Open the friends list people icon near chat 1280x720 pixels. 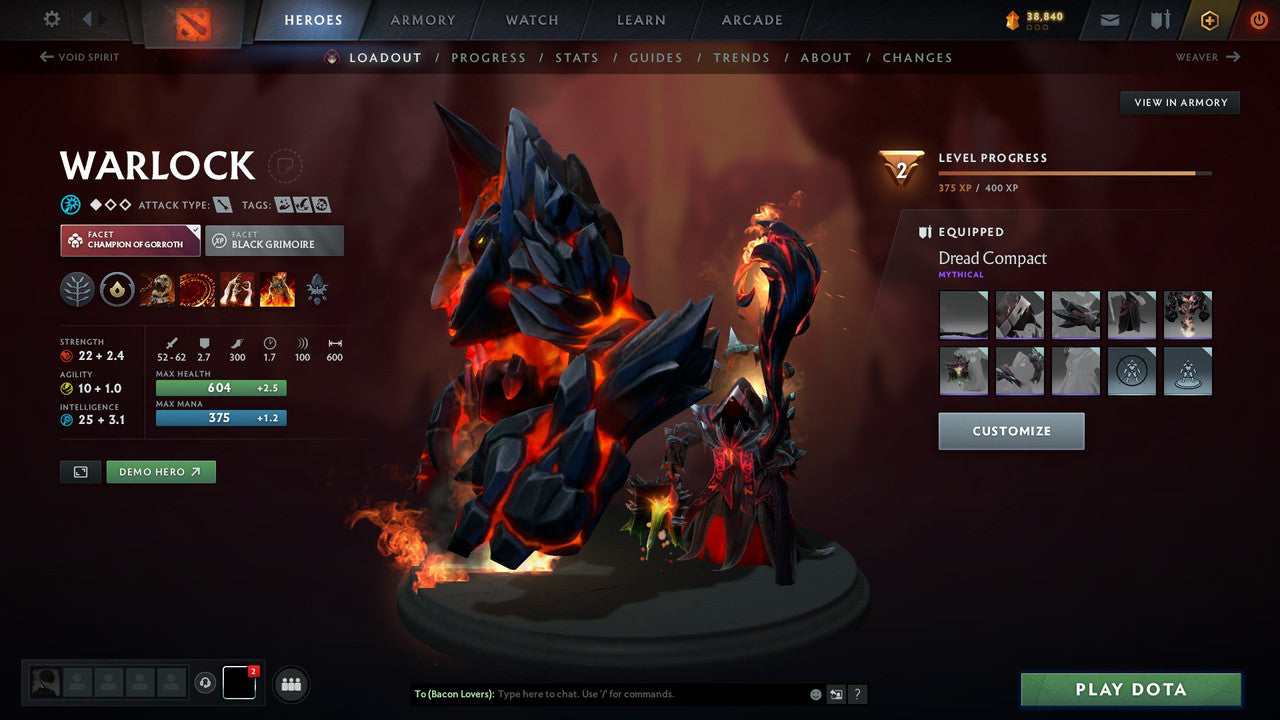(290, 684)
